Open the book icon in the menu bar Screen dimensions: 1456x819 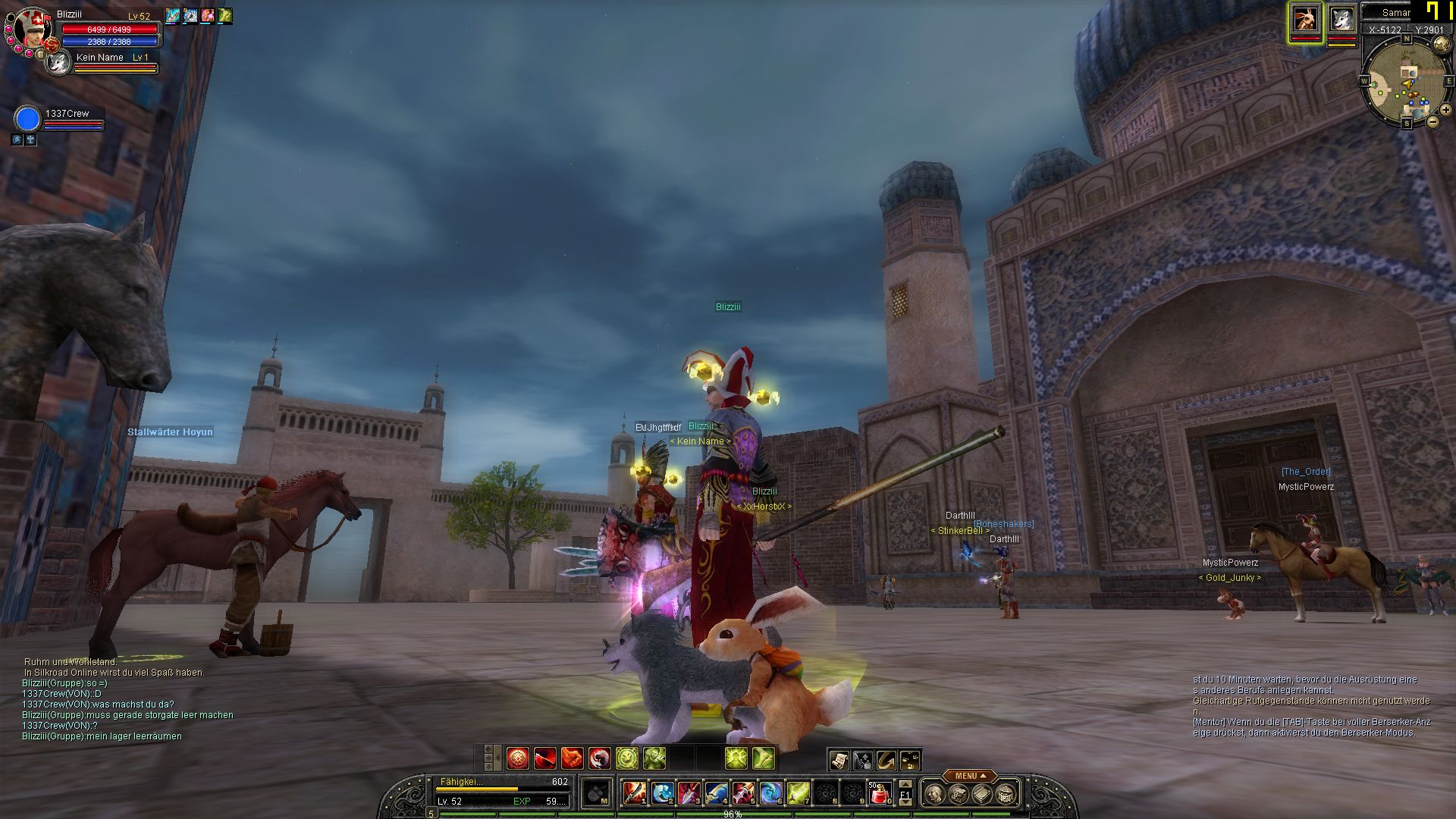(983, 794)
